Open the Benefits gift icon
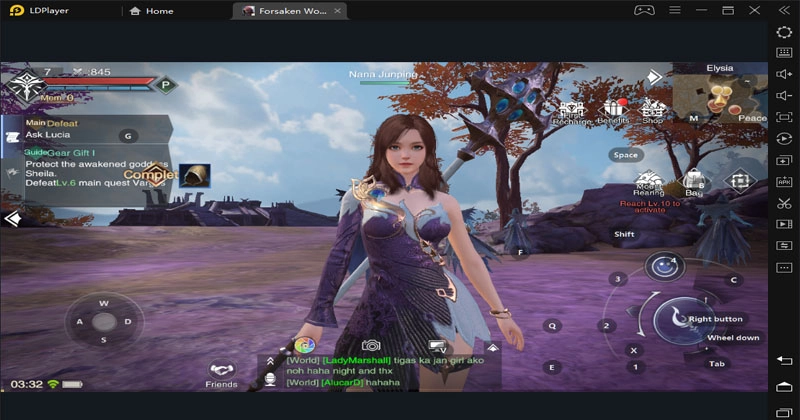 [x=613, y=112]
